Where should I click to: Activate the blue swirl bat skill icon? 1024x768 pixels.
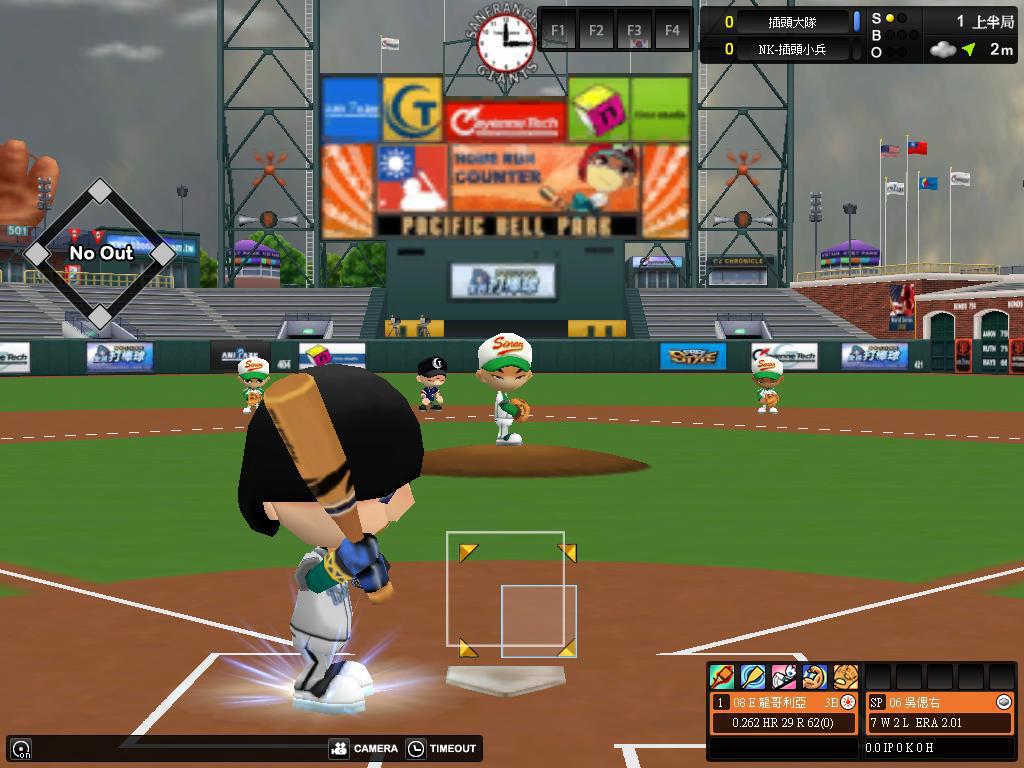(x=753, y=677)
